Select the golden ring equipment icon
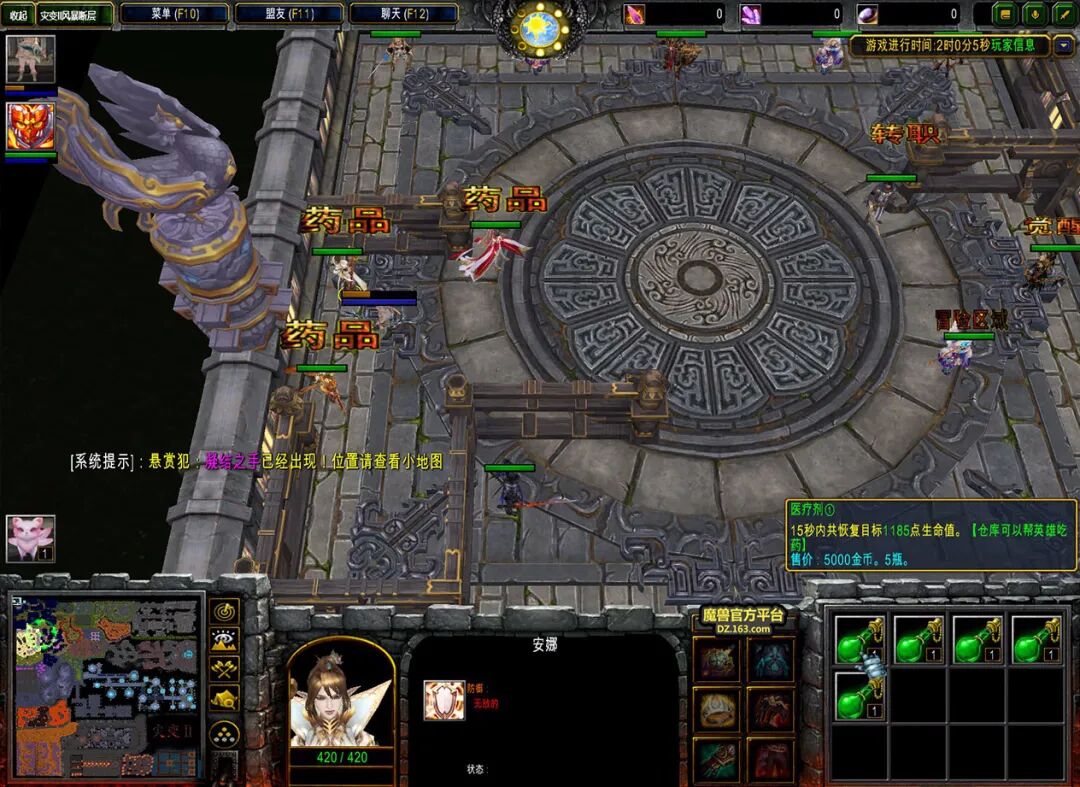1080x787 pixels. click(x=718, y=709)
